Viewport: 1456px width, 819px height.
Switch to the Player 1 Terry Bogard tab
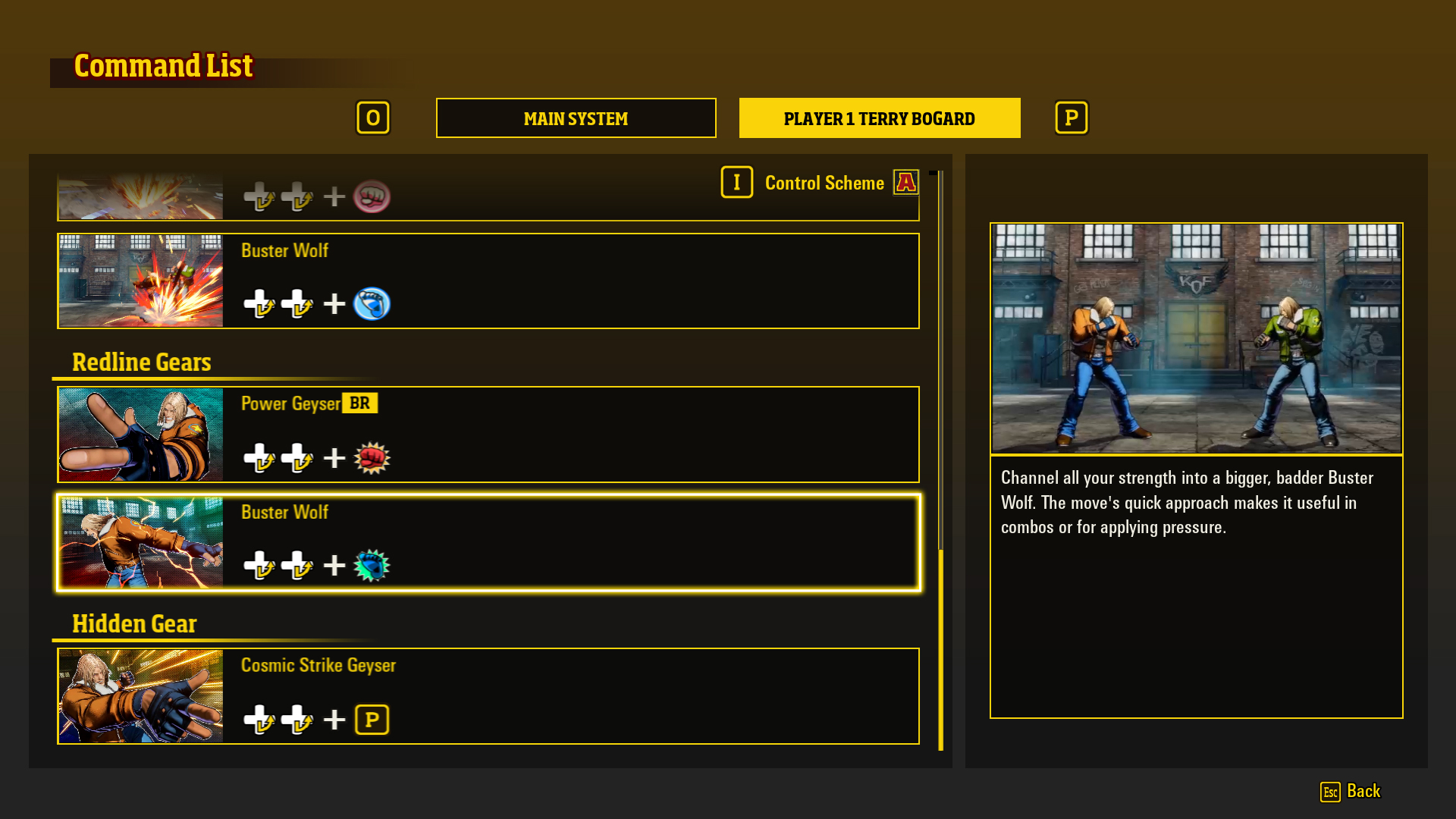click(879, 118)
